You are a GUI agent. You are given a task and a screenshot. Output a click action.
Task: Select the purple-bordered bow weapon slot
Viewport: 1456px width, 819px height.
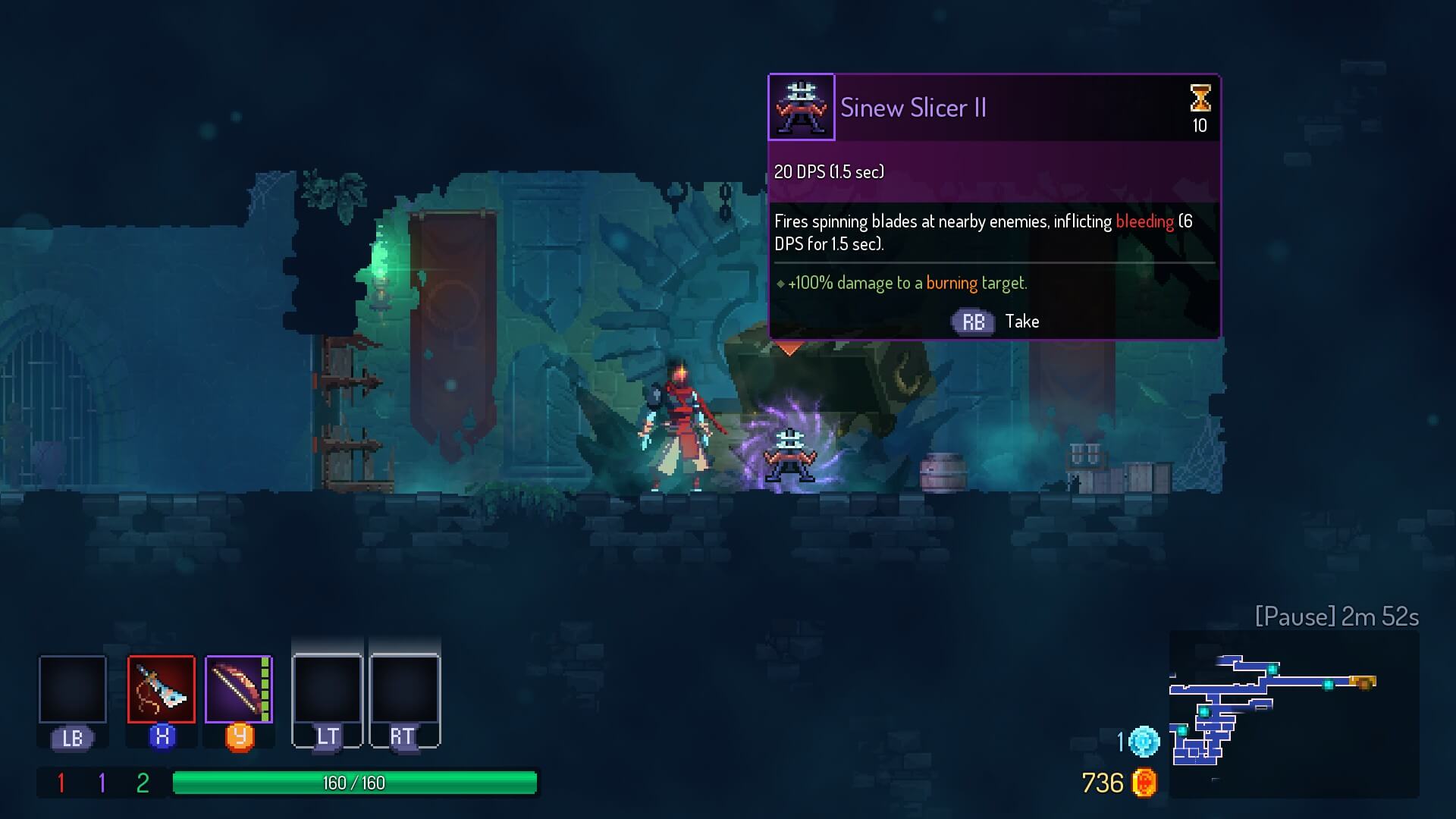[238, 689]
